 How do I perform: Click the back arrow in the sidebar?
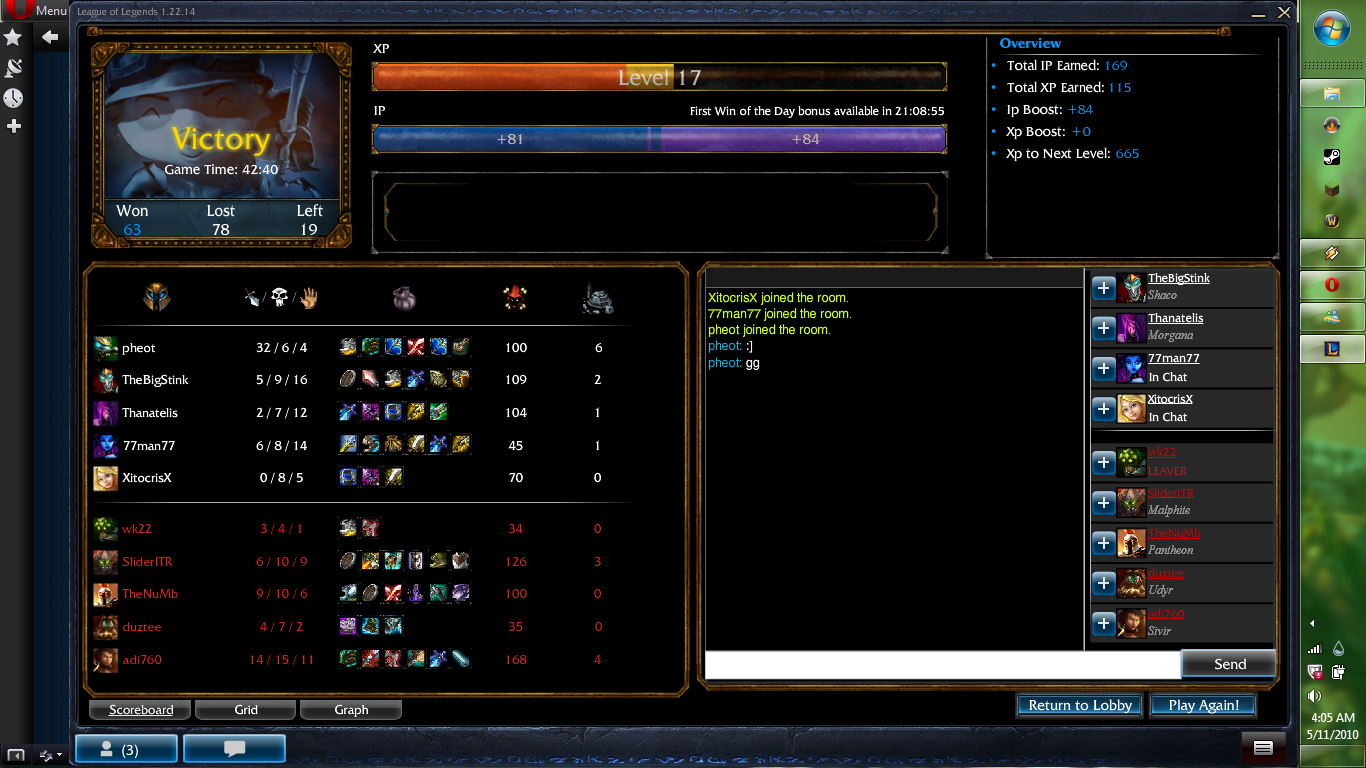tap(50, 37)
